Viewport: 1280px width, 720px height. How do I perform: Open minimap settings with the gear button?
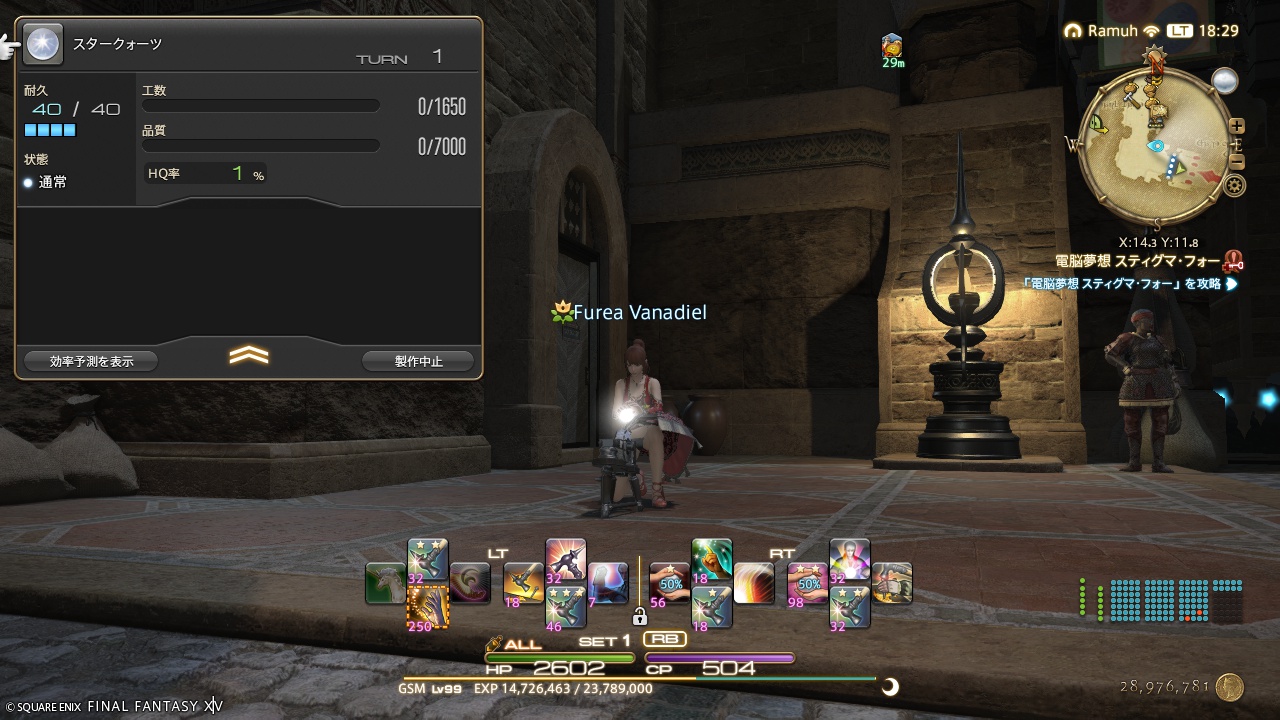coord(1236,185)
